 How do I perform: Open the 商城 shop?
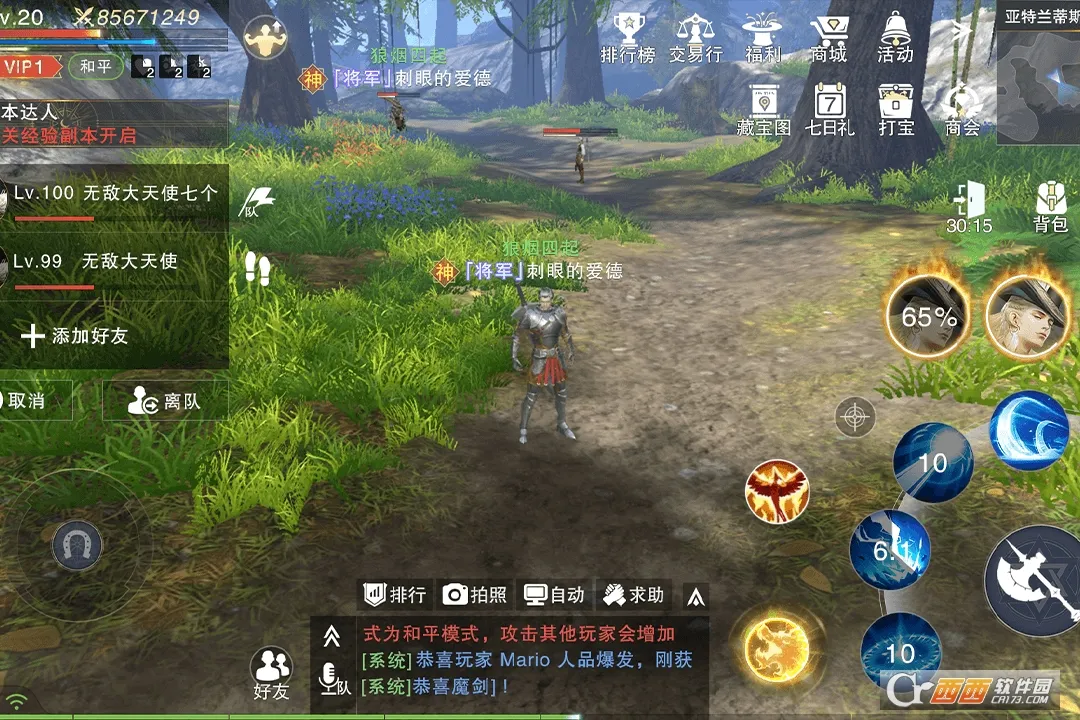point(829,38)
